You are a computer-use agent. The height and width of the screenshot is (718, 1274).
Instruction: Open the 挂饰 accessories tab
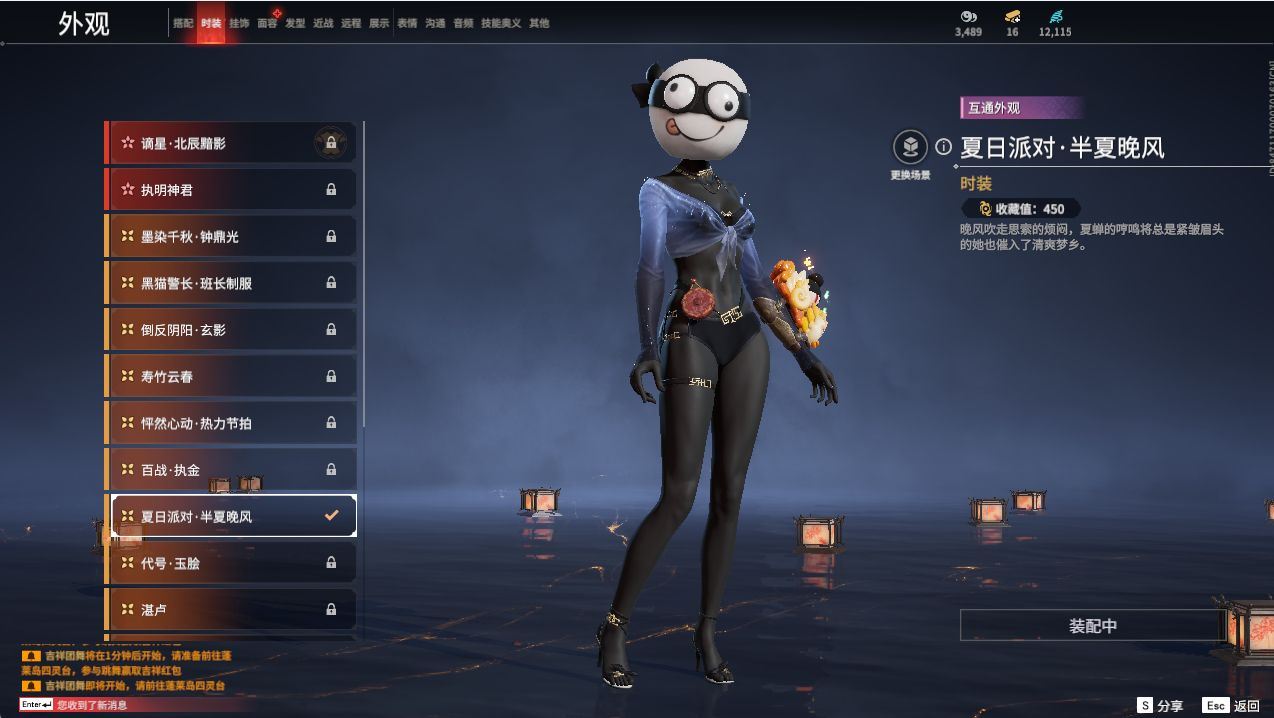coord(239,23)
